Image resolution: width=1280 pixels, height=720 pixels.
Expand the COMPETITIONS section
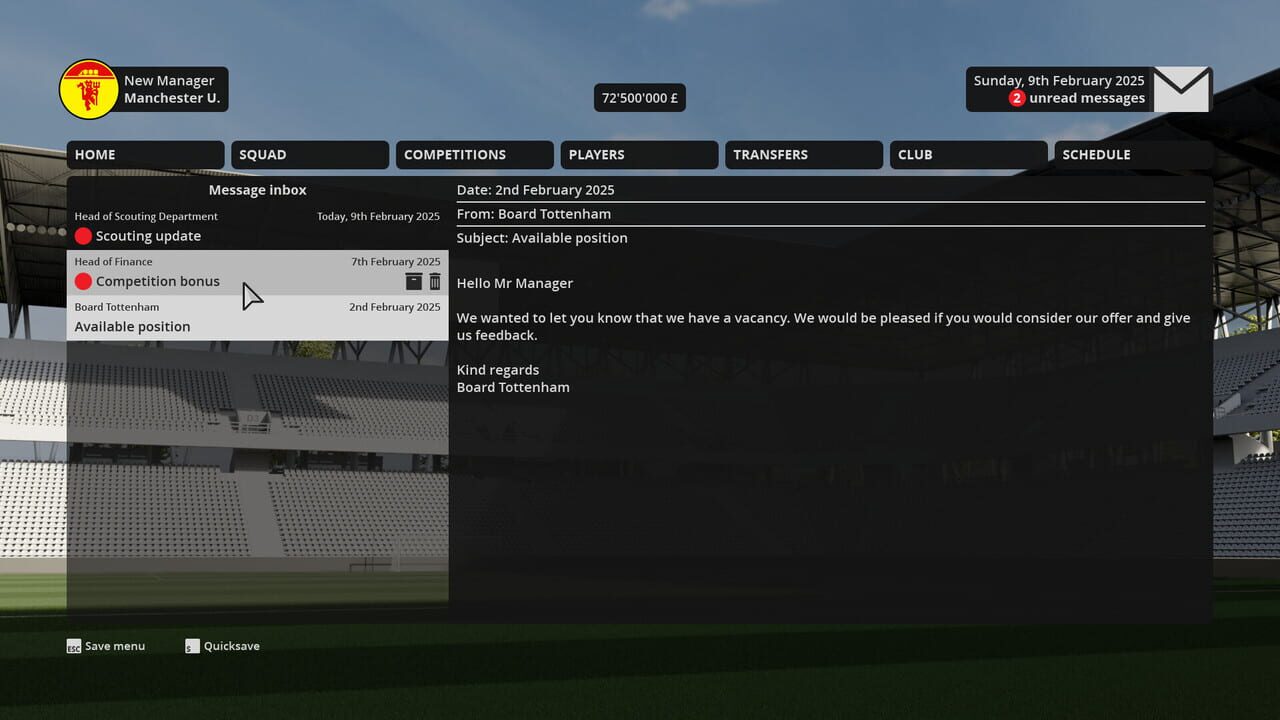click(474, 154)
